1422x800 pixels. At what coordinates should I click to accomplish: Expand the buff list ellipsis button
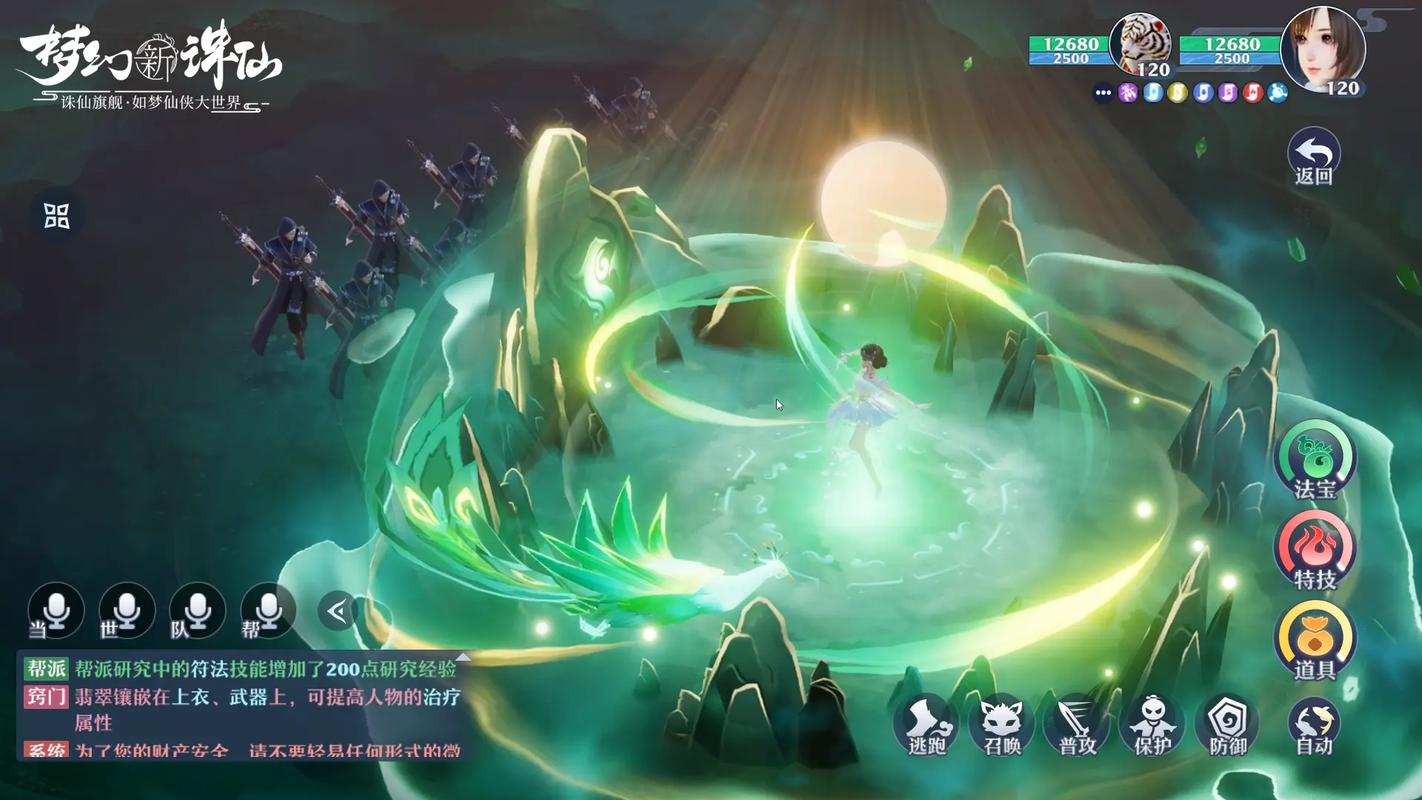1103,93
